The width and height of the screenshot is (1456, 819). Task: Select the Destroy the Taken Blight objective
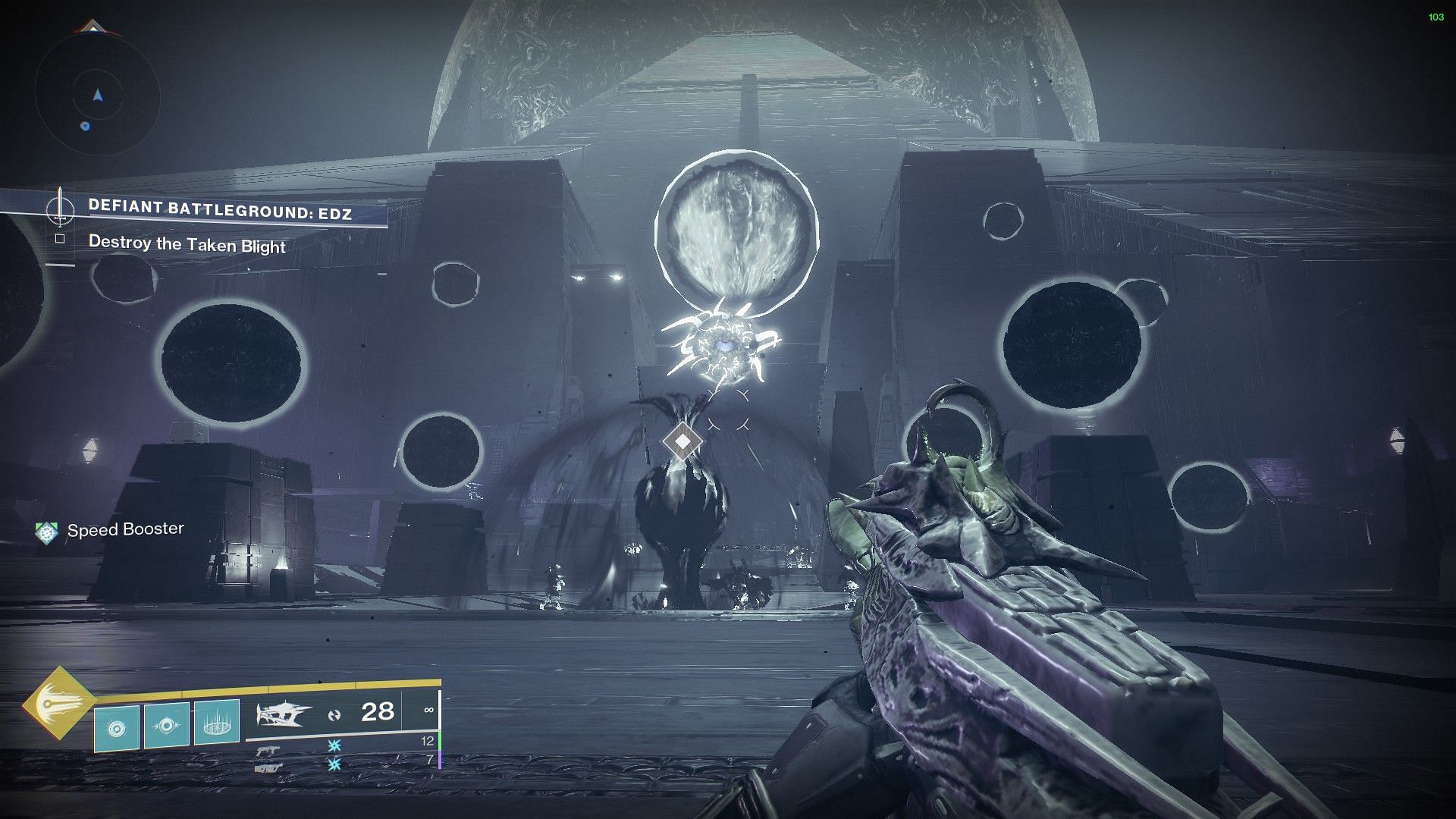[x=187, y=244]
